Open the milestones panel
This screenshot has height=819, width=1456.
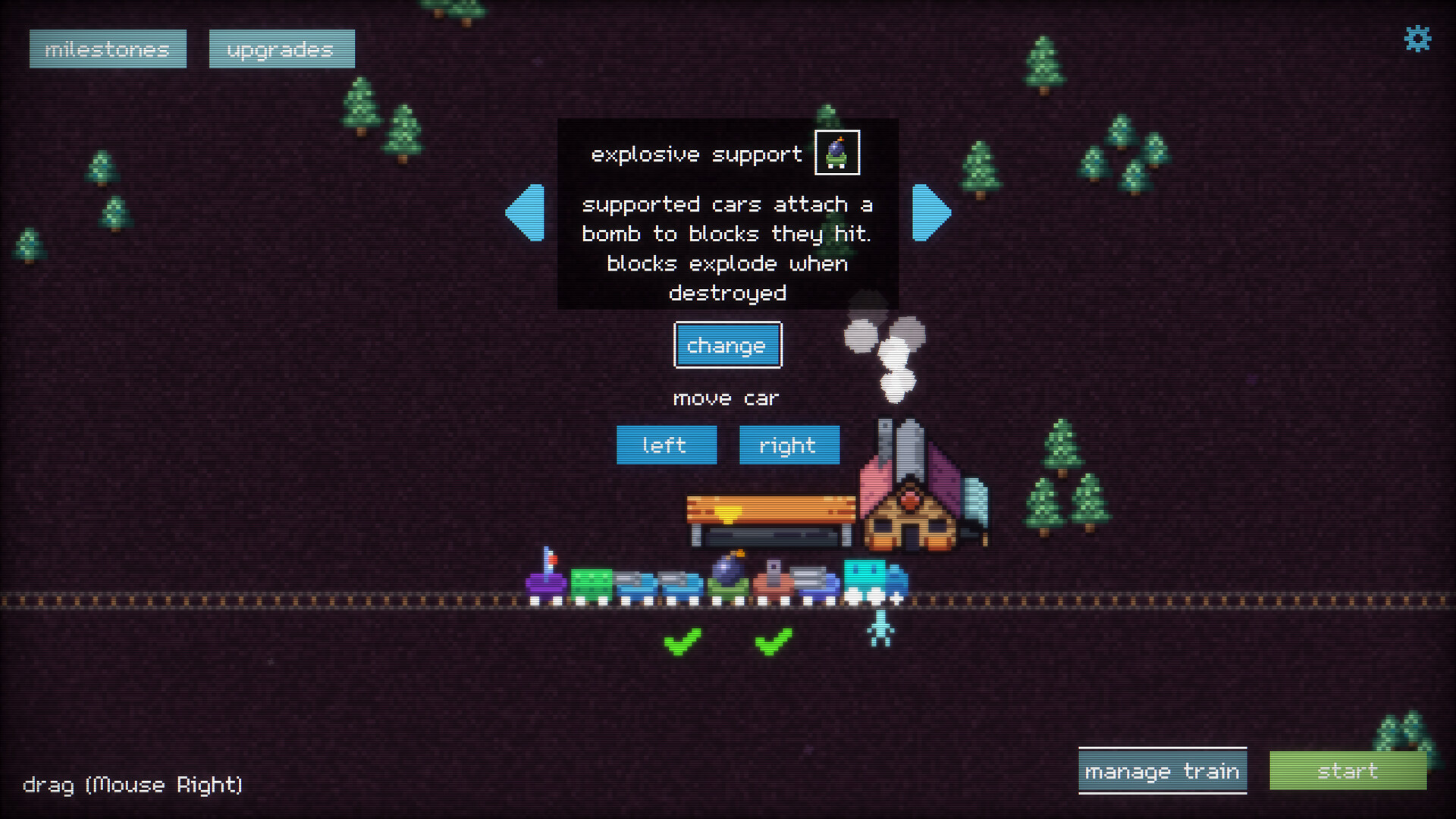click(107, 49)
